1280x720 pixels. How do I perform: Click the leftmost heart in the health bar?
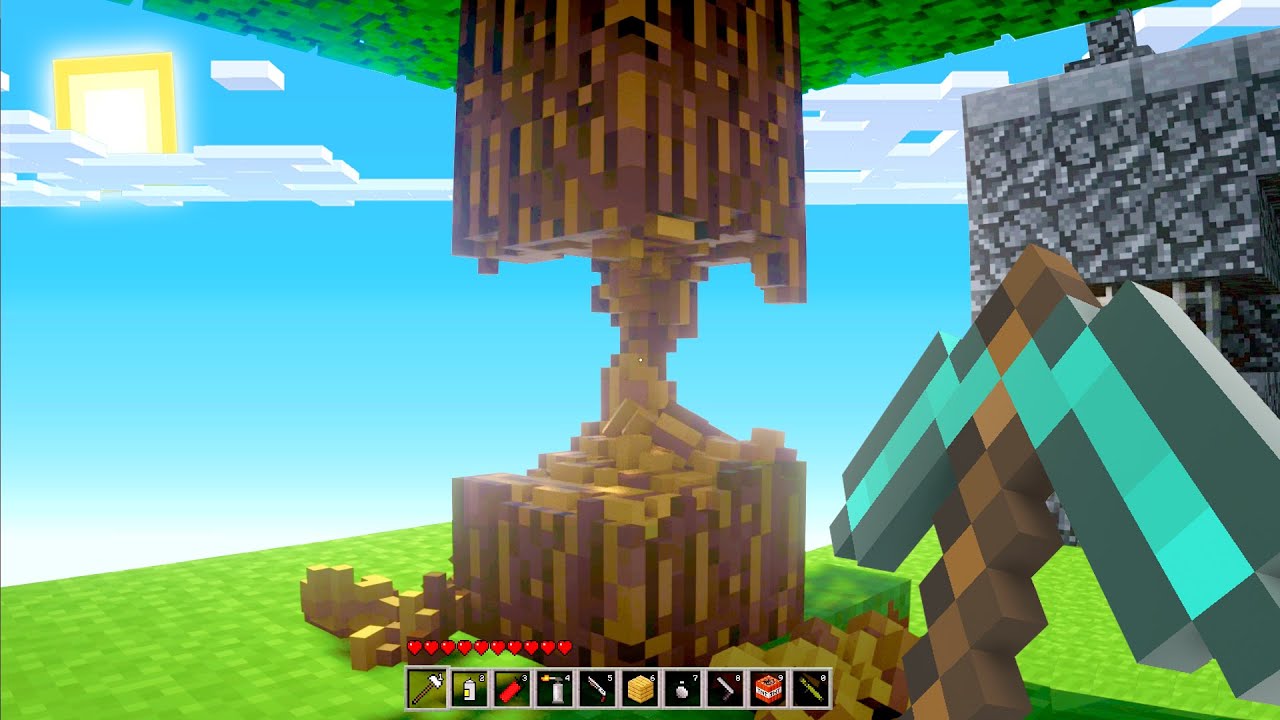[x=414, y=647]
